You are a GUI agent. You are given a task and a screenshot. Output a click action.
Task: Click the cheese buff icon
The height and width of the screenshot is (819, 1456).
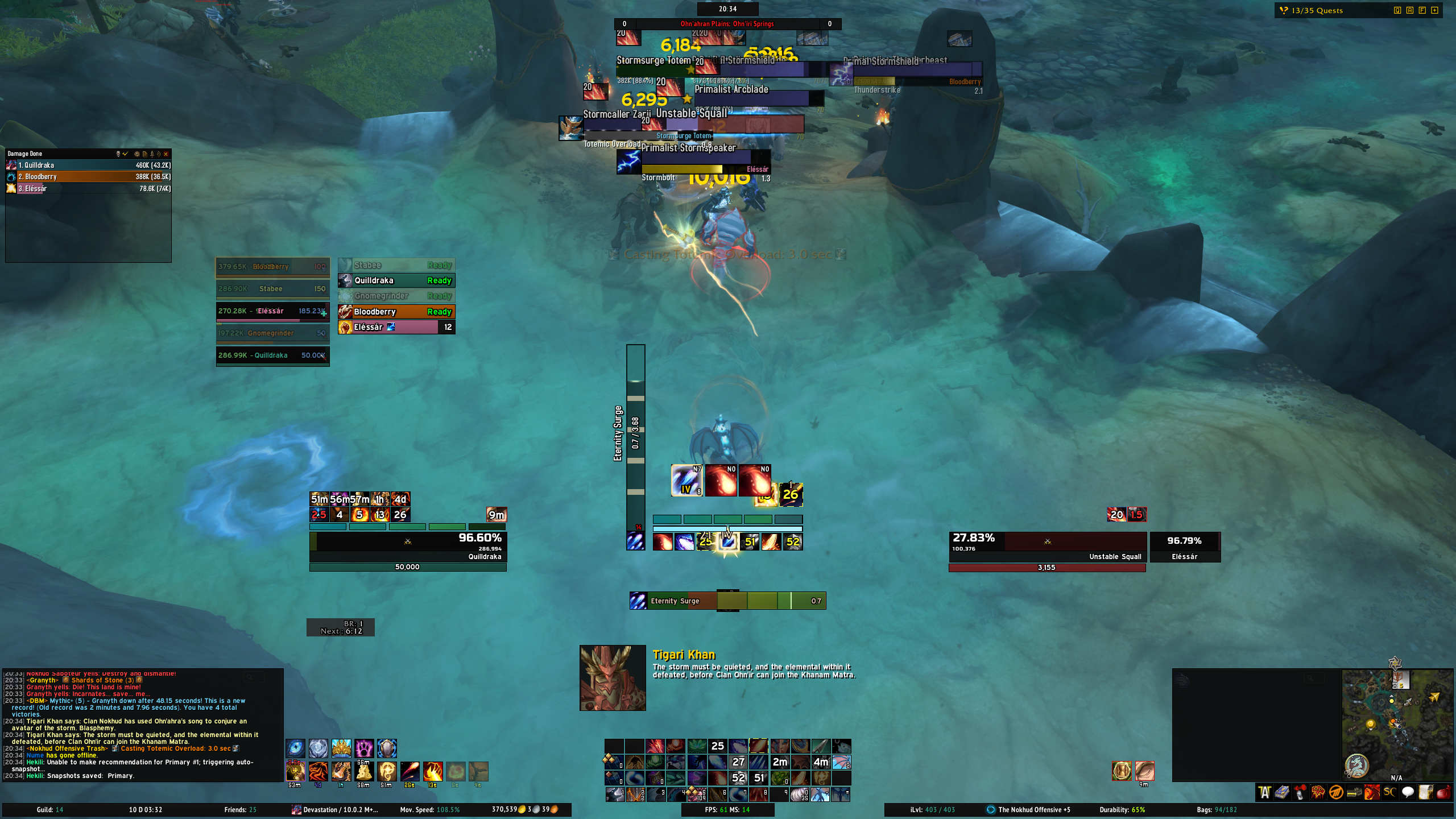(363, 771)
